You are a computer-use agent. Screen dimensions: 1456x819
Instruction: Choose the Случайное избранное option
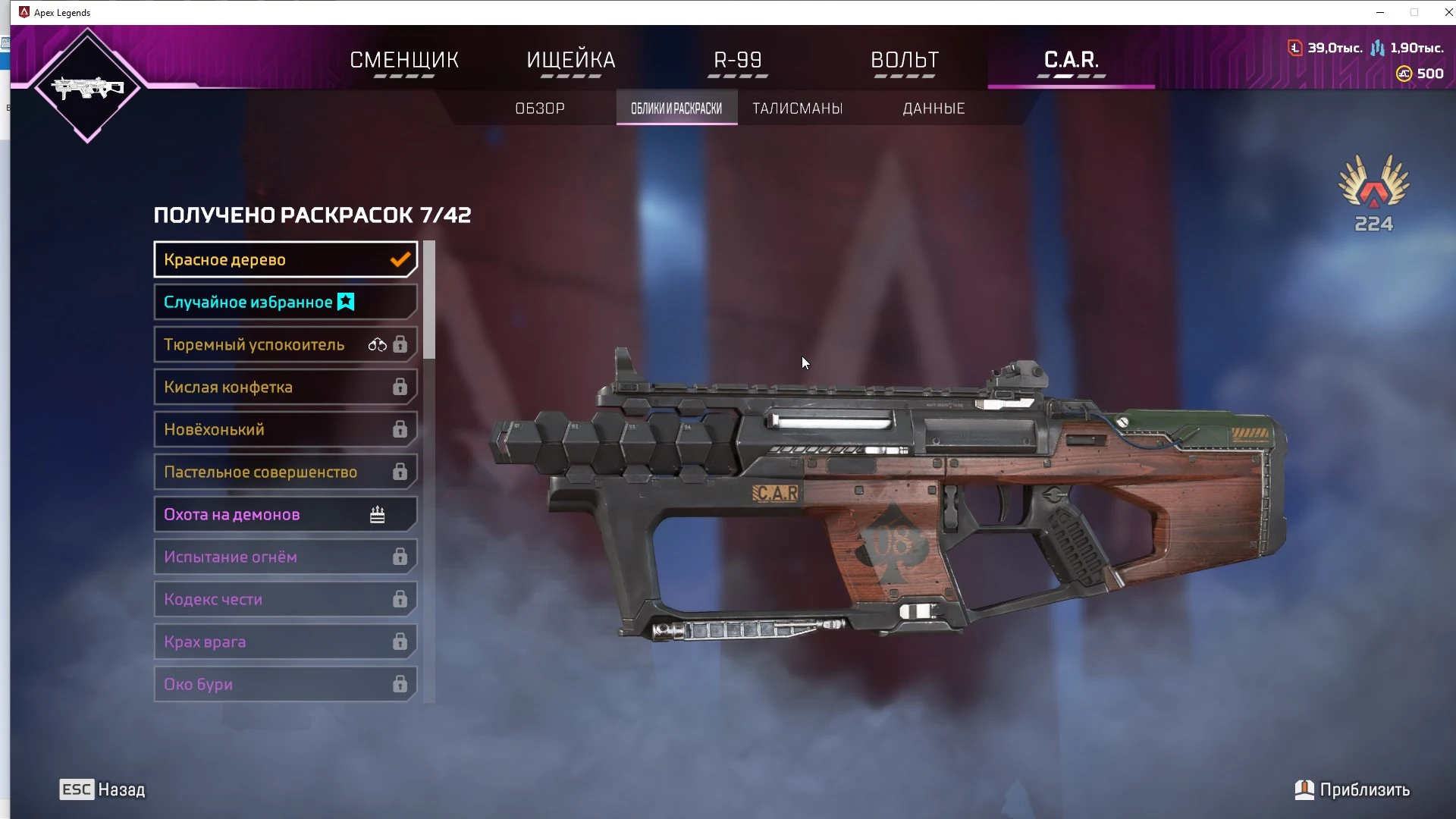(285, 303)
